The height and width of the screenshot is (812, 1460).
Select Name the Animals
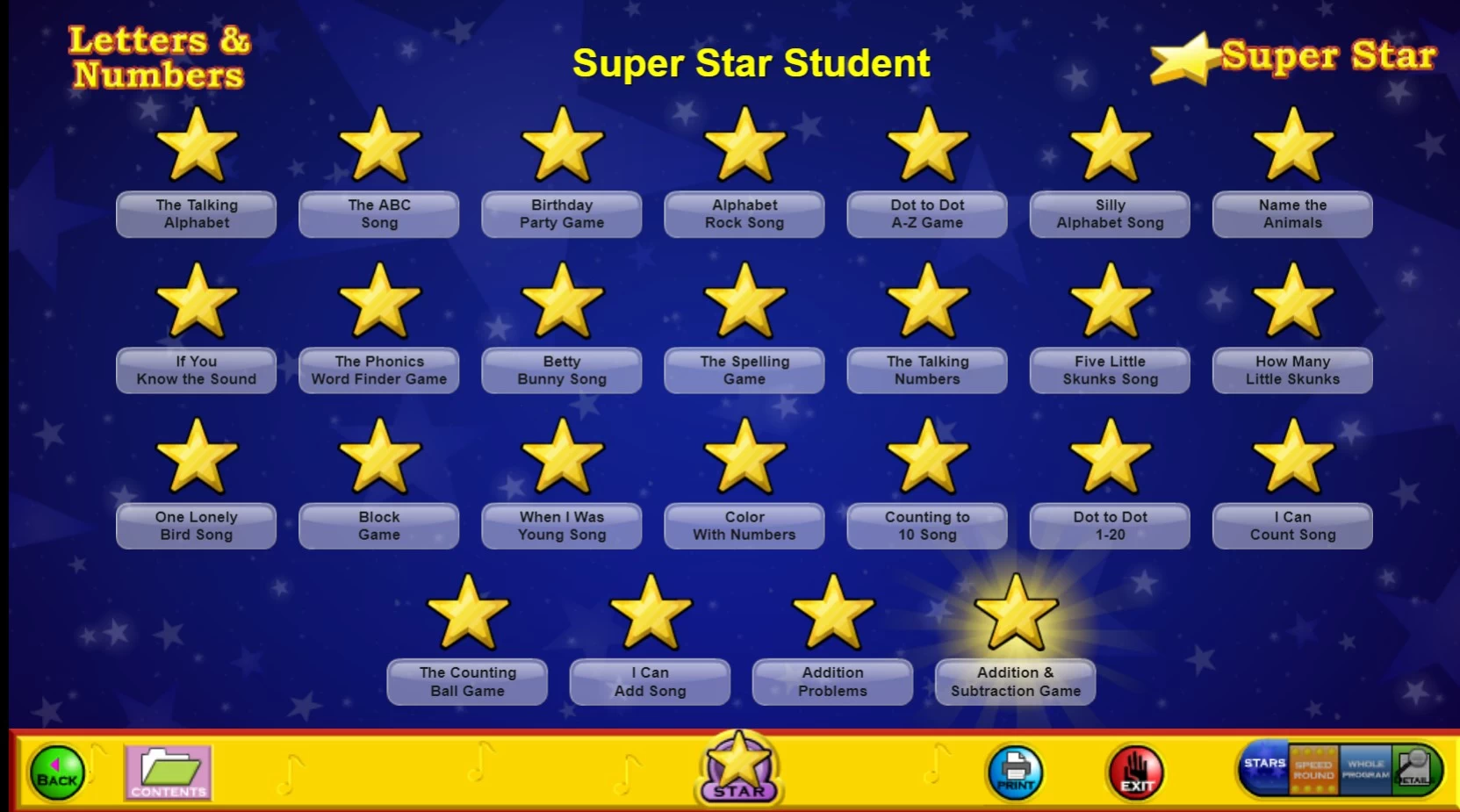[1292, 214]
